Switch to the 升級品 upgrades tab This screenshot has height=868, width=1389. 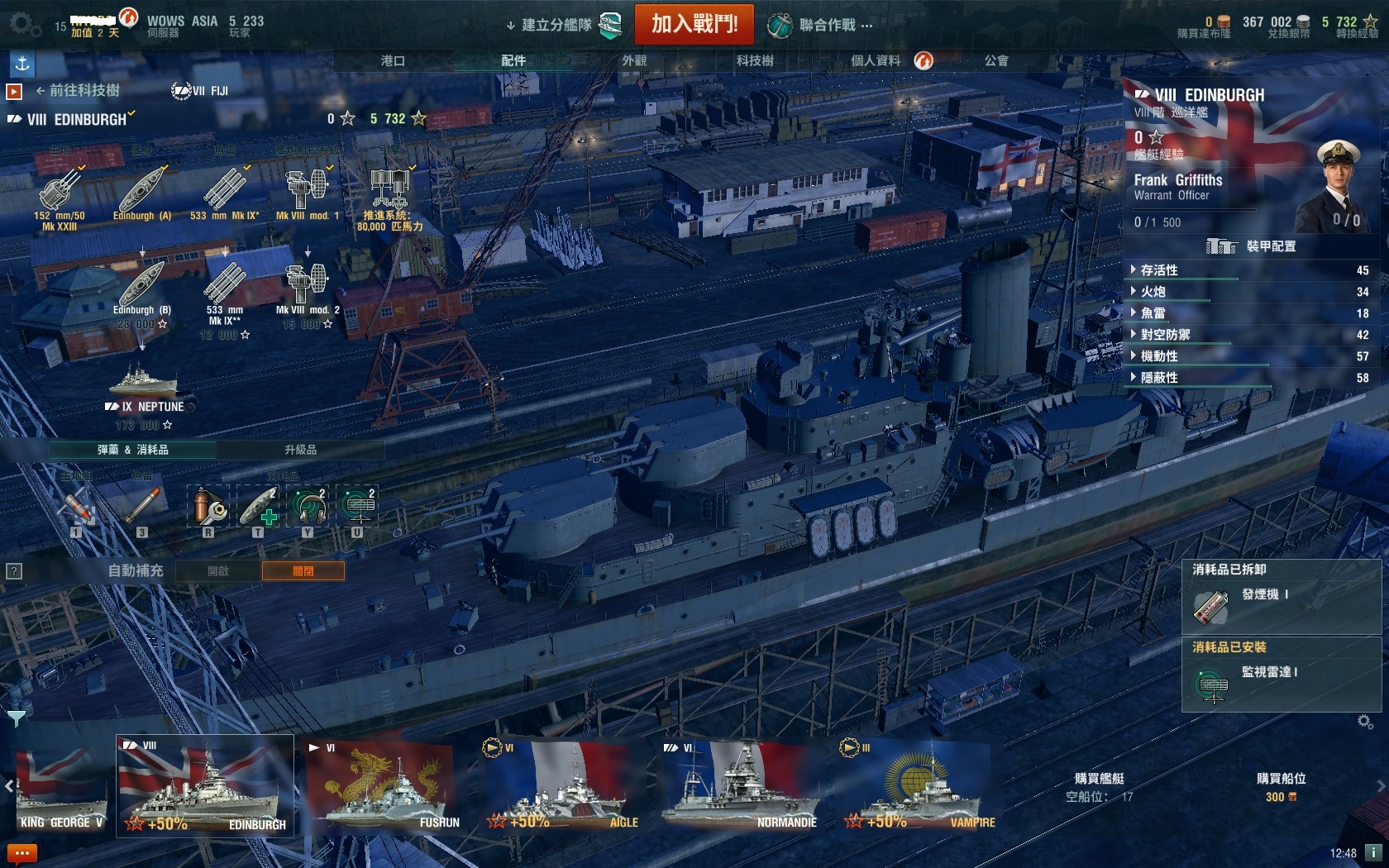pyautogui.click(x=300, y=450)
